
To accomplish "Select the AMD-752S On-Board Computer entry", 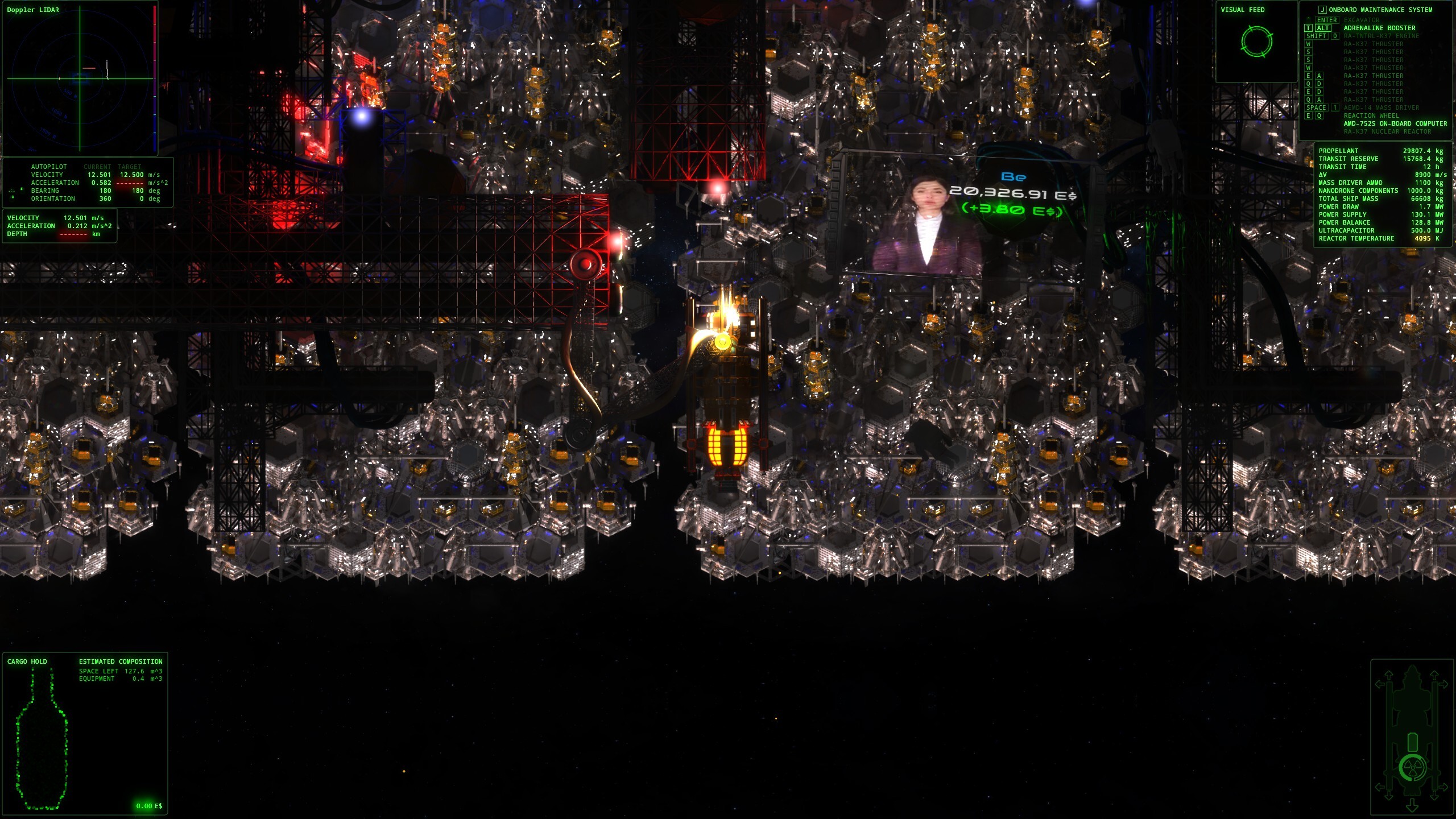I will (x=1395, y=123).
